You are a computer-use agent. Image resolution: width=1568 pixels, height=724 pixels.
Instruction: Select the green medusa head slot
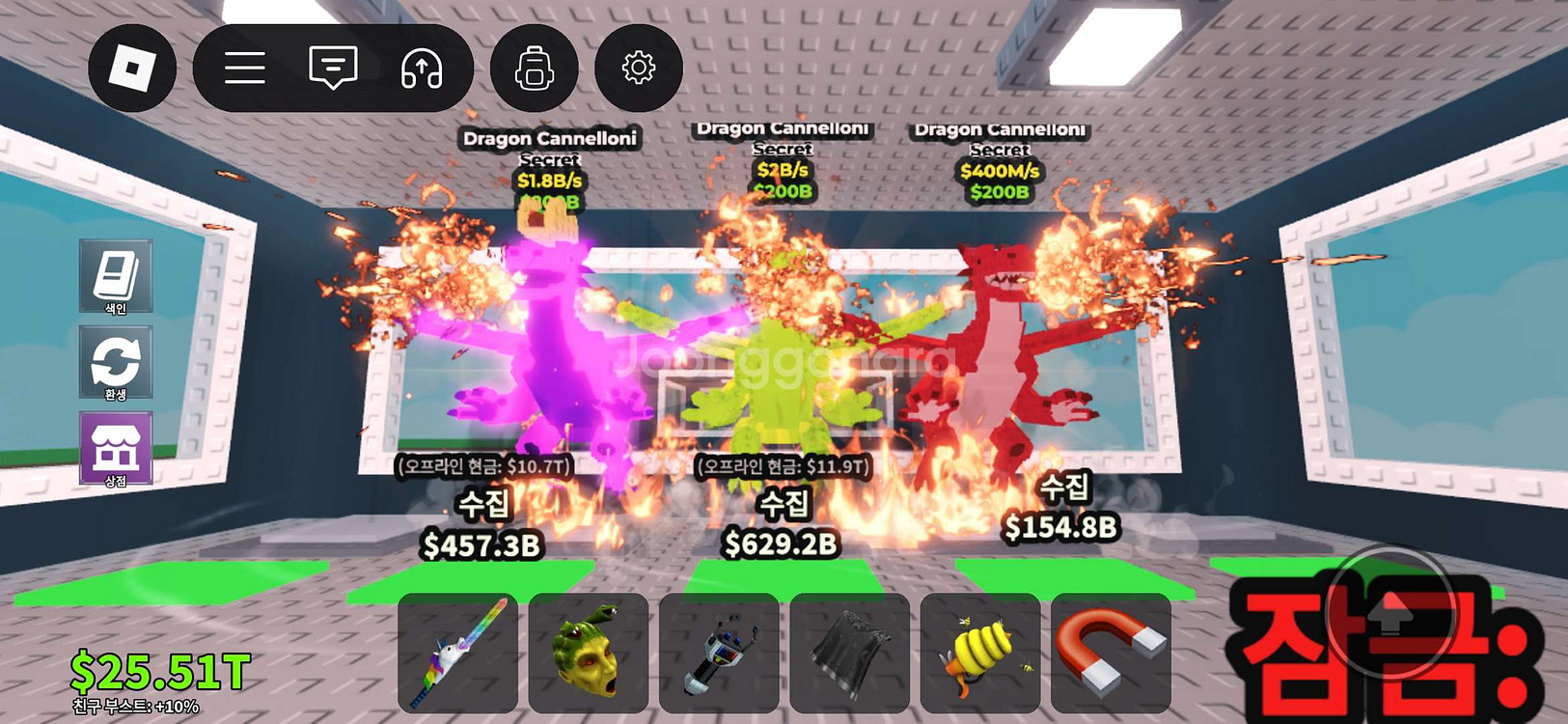(x=588, y=654)
